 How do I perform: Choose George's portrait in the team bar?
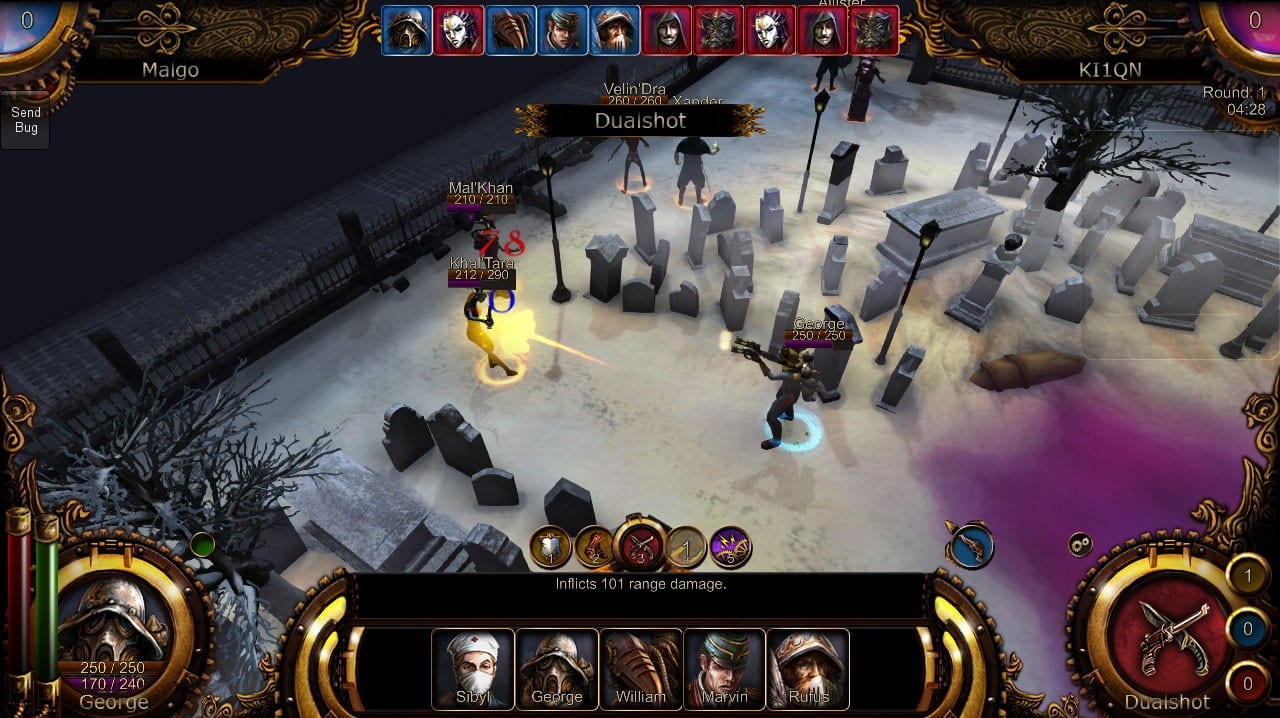(x=556, y=668)
